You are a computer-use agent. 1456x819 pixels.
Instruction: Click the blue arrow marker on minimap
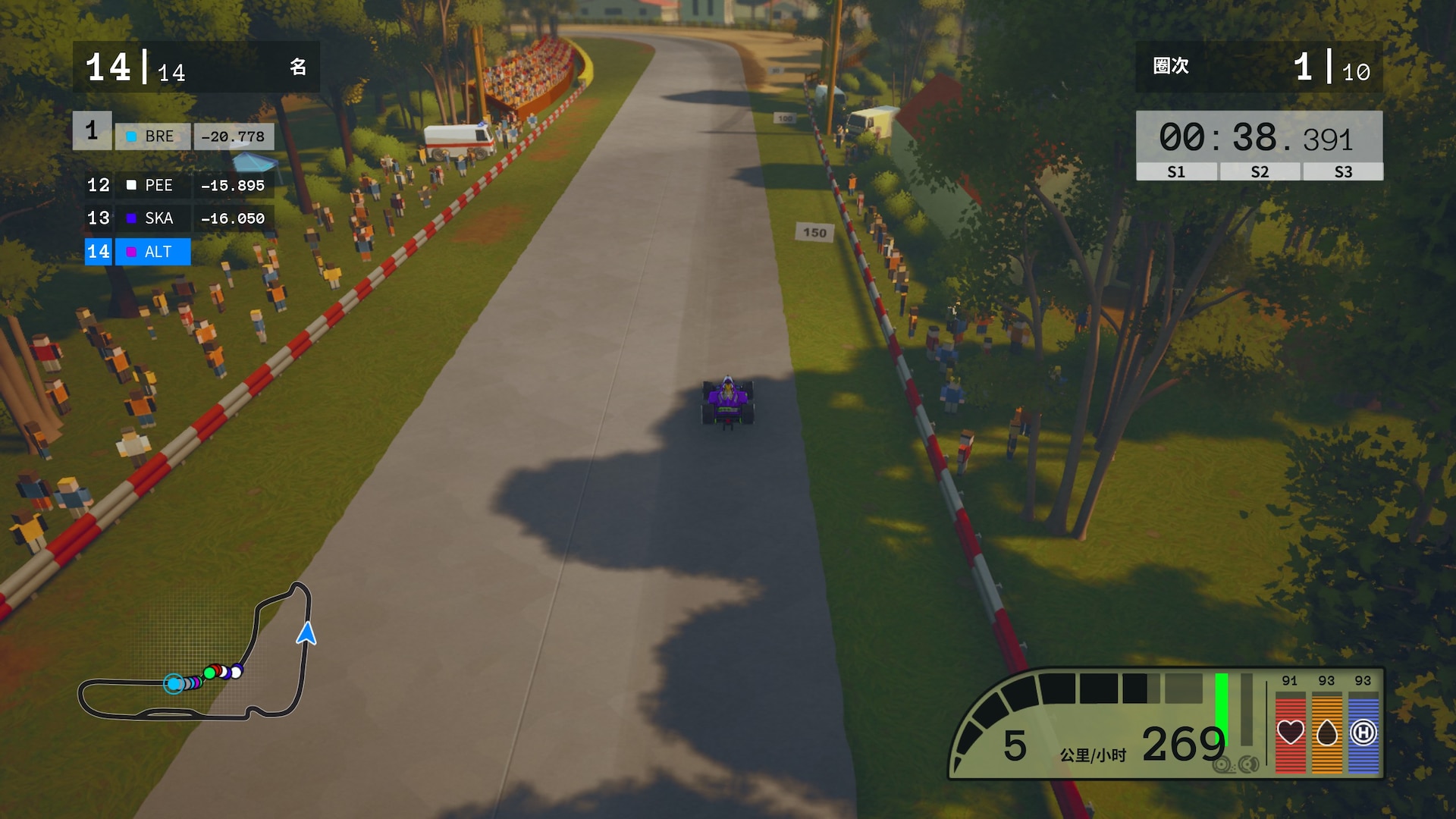(x=306, y=633)
